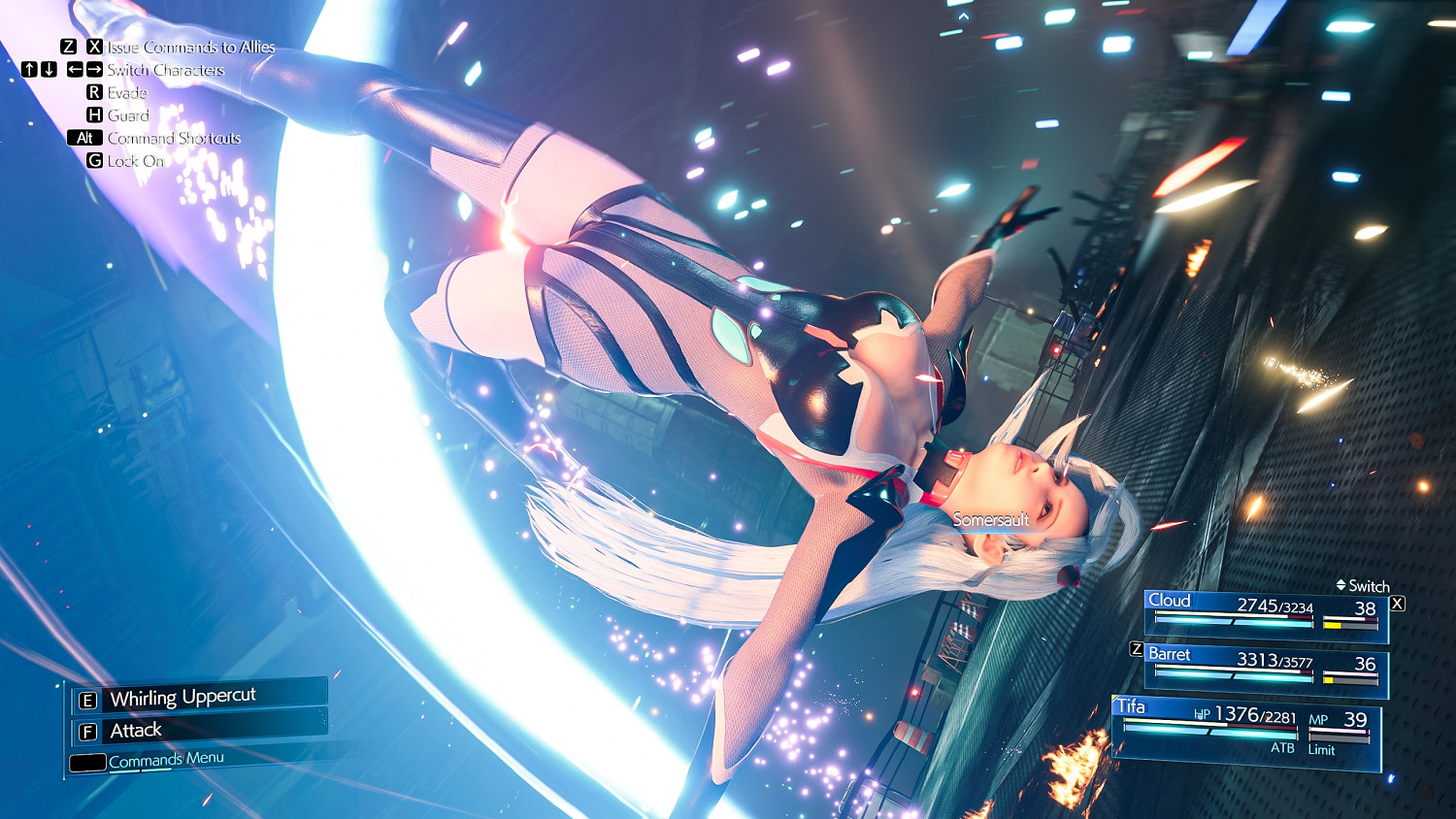
Task: Select the Whirling Uppercut command entry
Action: pyautogui.click(x=182, y=696)
